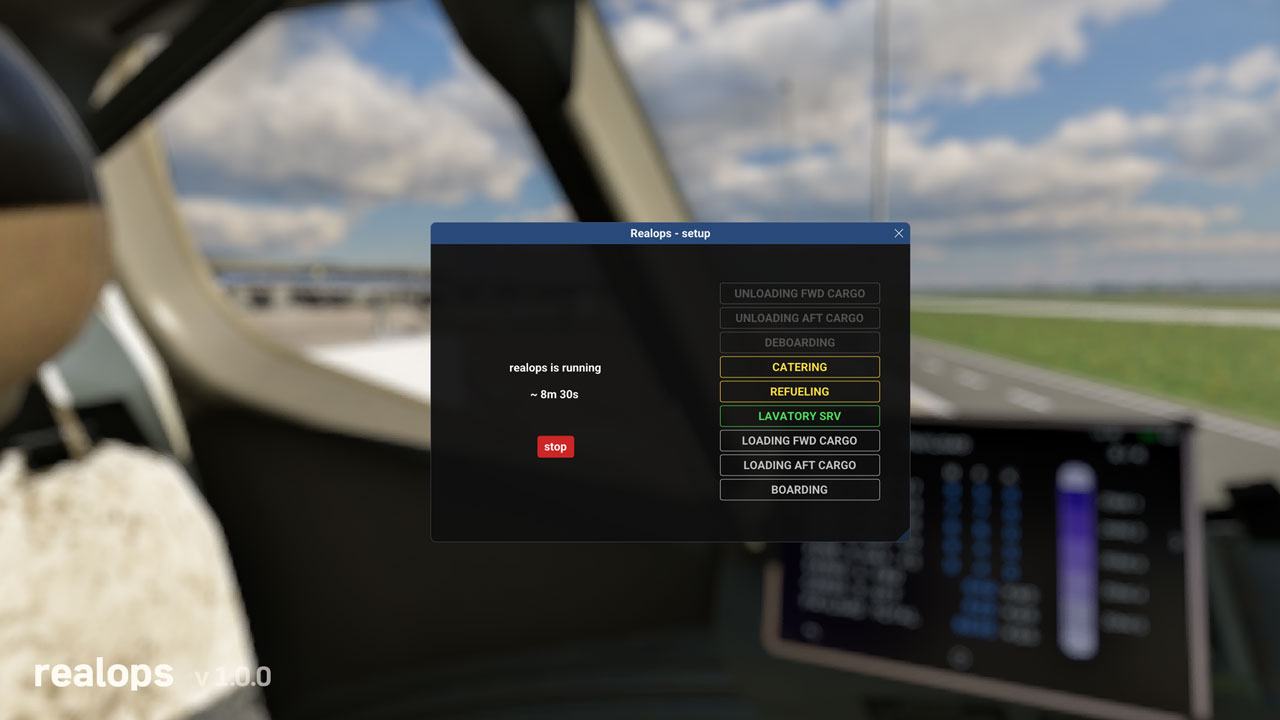The width and height of the screenshot is (1280, 720).
Task: Close the Realops setup window
Action: click(898, 233)
